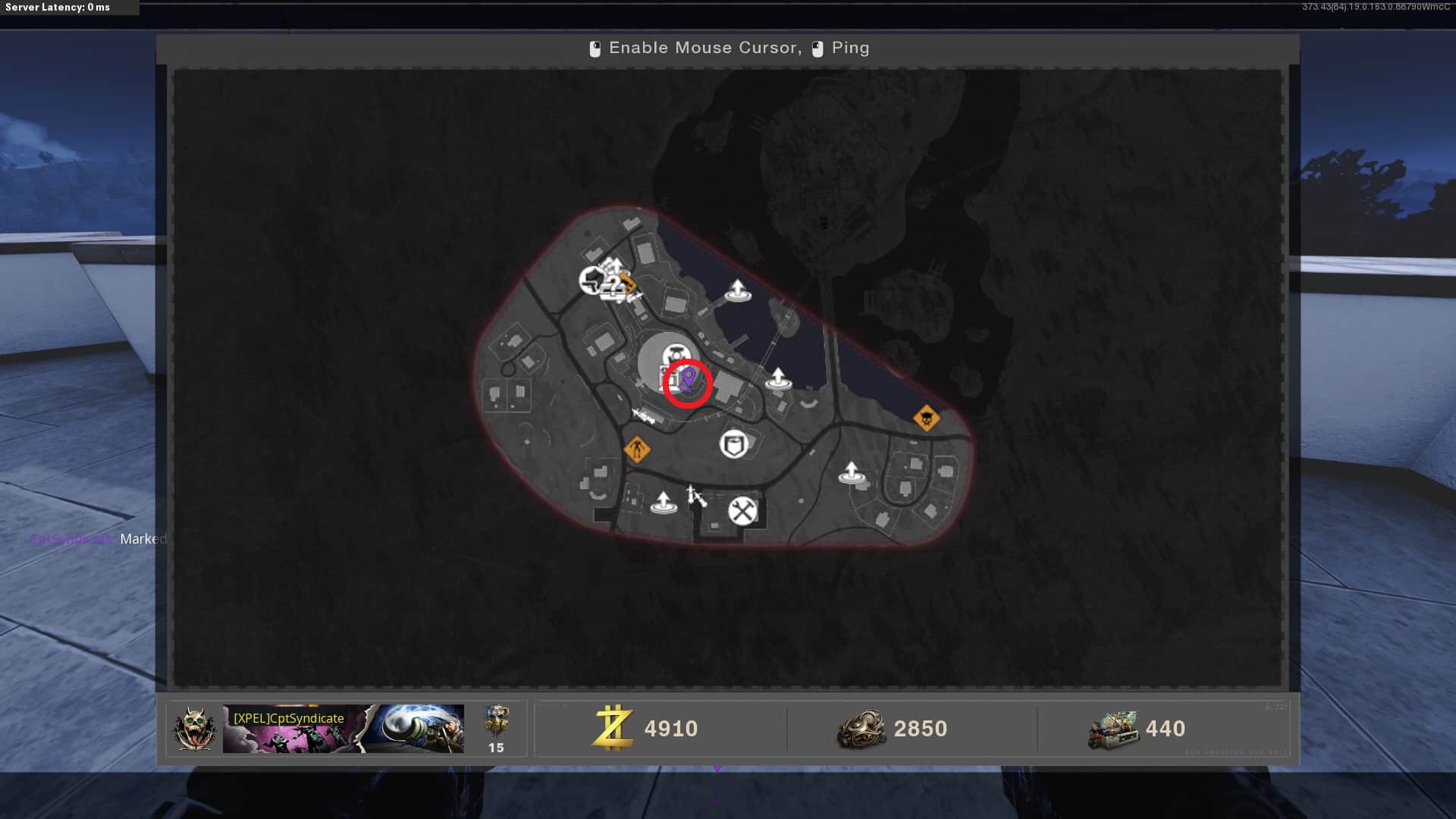Select the [XPEL]CptSyndicate player card
The height and width of the screenshot is (819, 1456).
coord(343,729)
